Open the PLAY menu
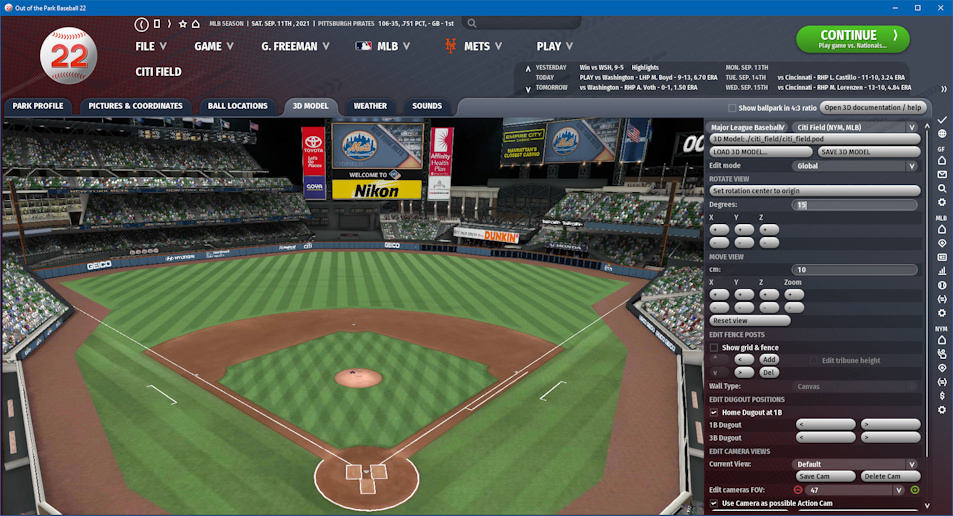953x516 pixels. click(x=555, y=46)
